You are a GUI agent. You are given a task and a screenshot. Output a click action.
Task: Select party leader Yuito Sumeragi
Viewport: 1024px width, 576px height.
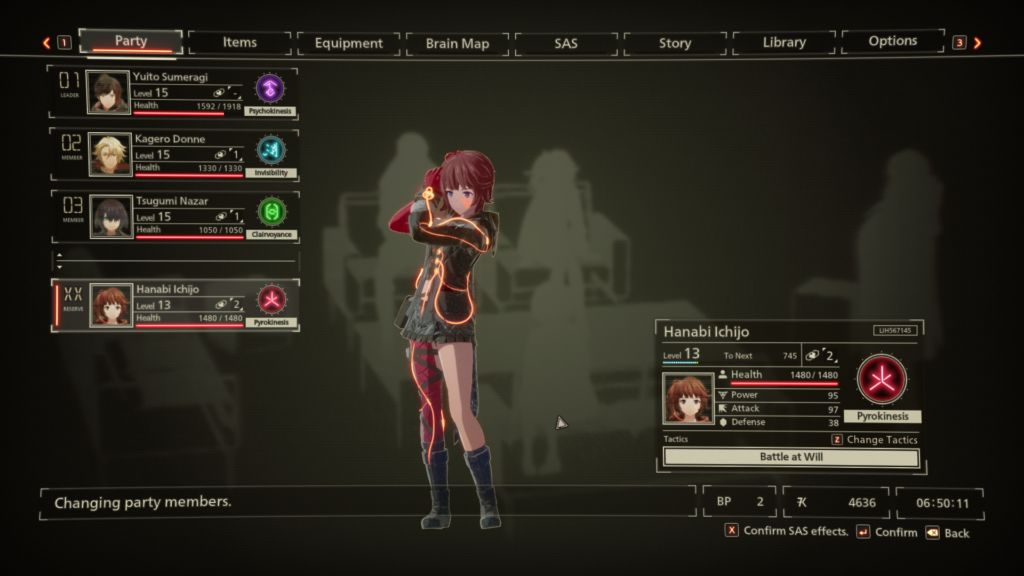tap(175, 93)
